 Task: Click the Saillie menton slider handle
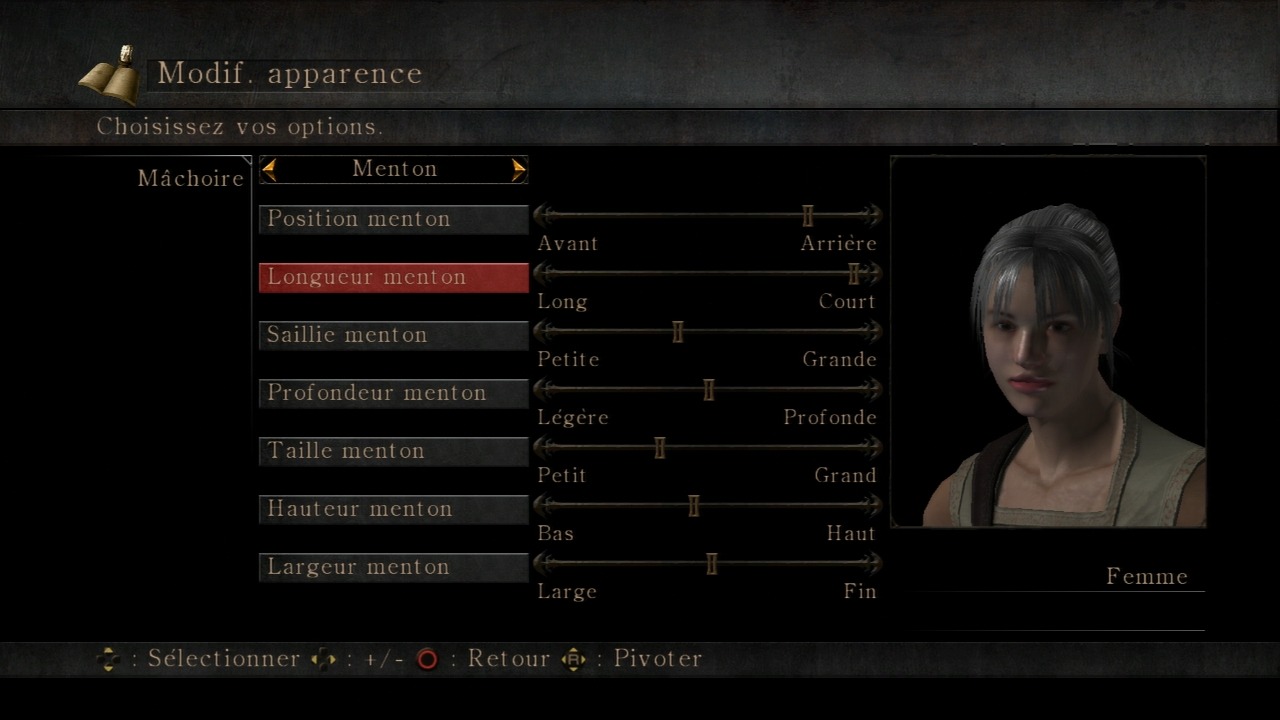click(x=678, y=331)
